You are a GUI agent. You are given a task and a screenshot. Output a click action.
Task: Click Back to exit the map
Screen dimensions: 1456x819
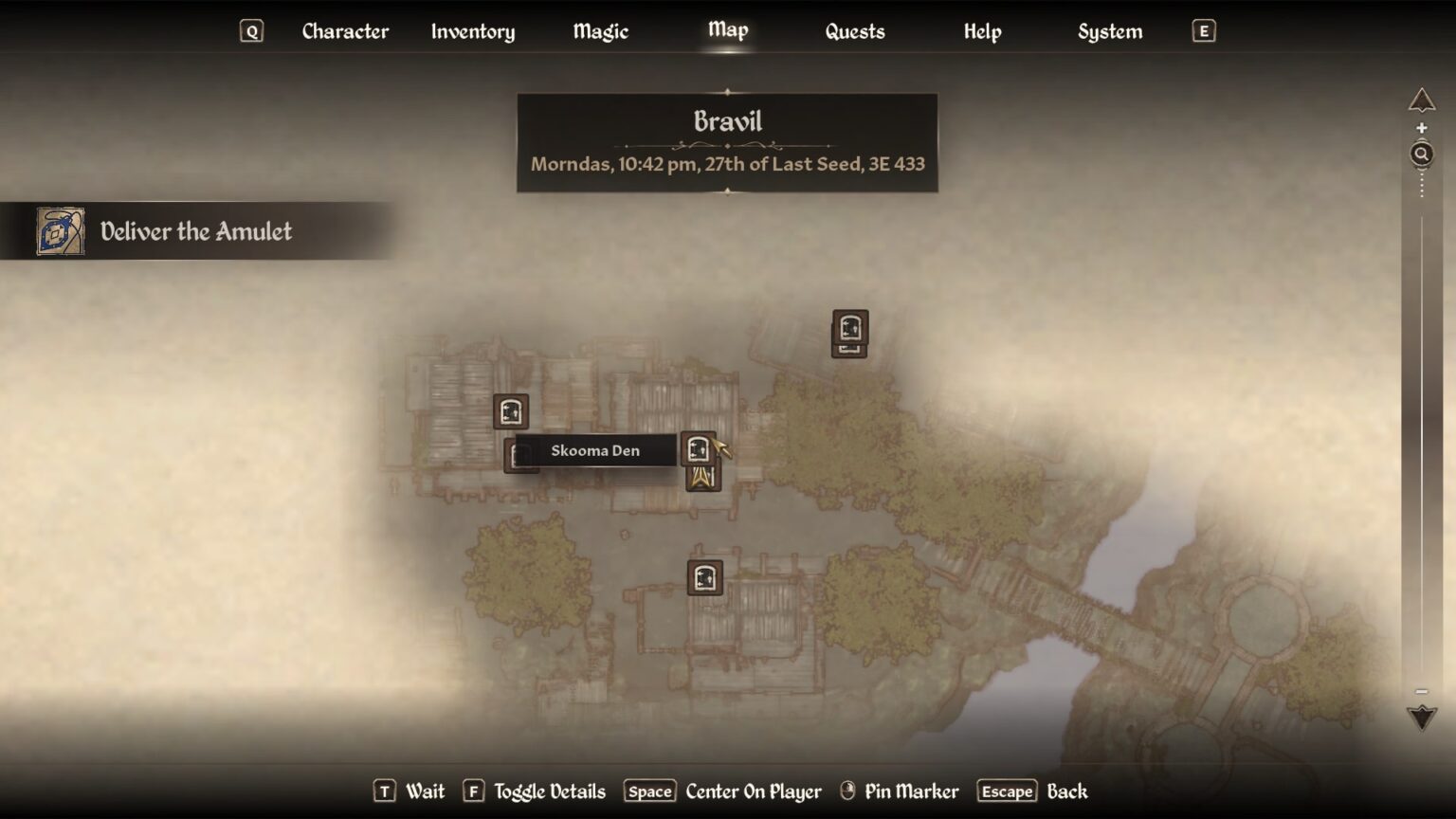(x=1069, y=791)
